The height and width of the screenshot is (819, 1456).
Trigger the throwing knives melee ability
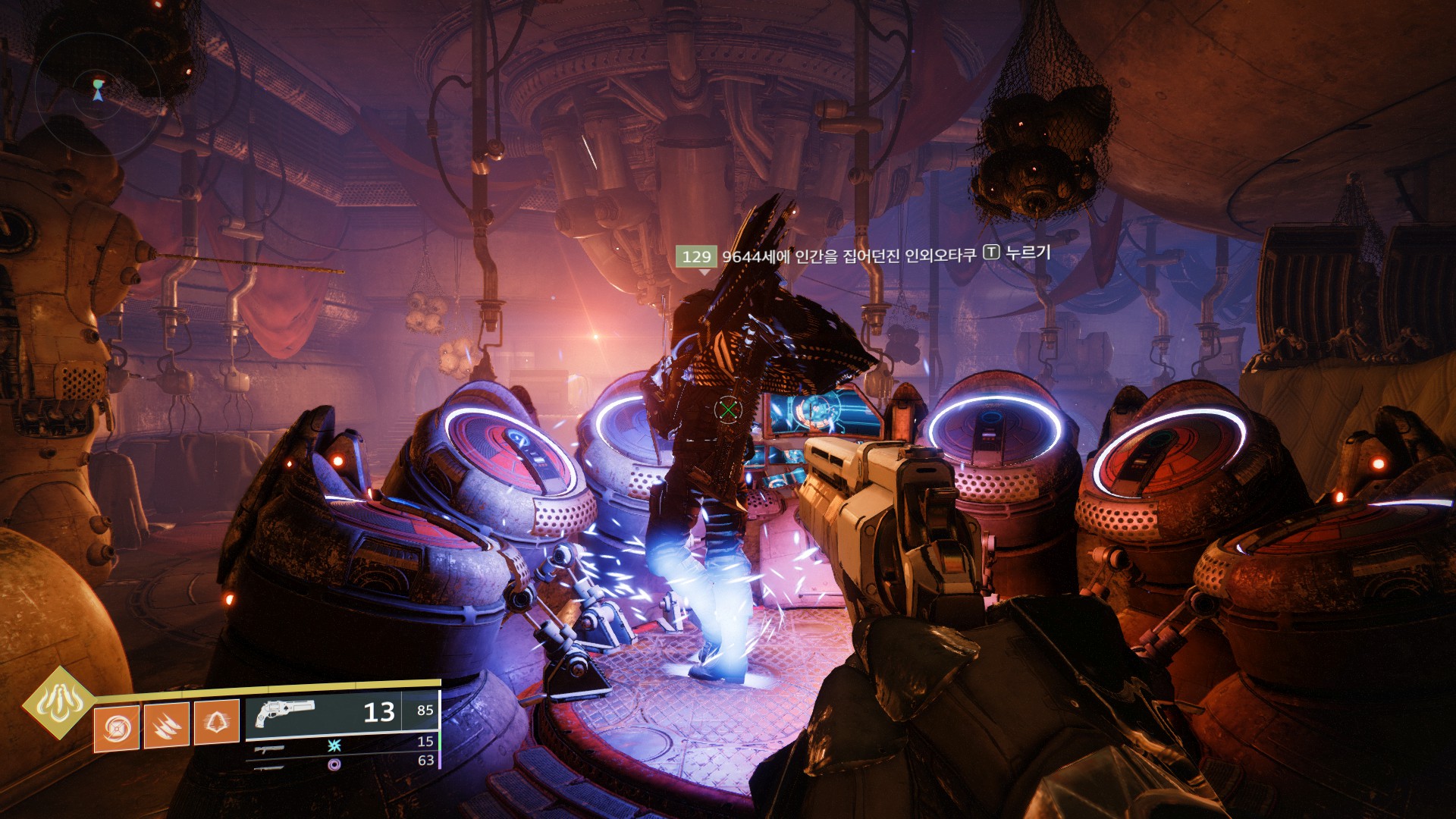click(x=166, y=726)
